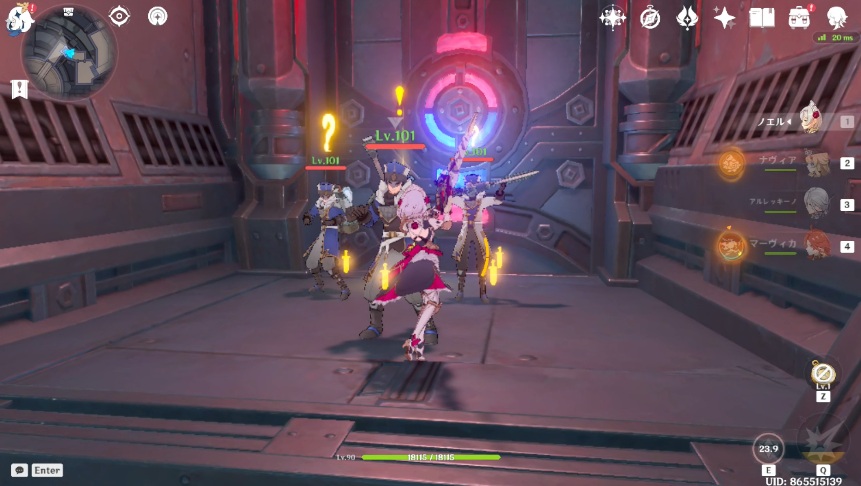
Task: Open the battle pass wings icon
Action: 687,17
